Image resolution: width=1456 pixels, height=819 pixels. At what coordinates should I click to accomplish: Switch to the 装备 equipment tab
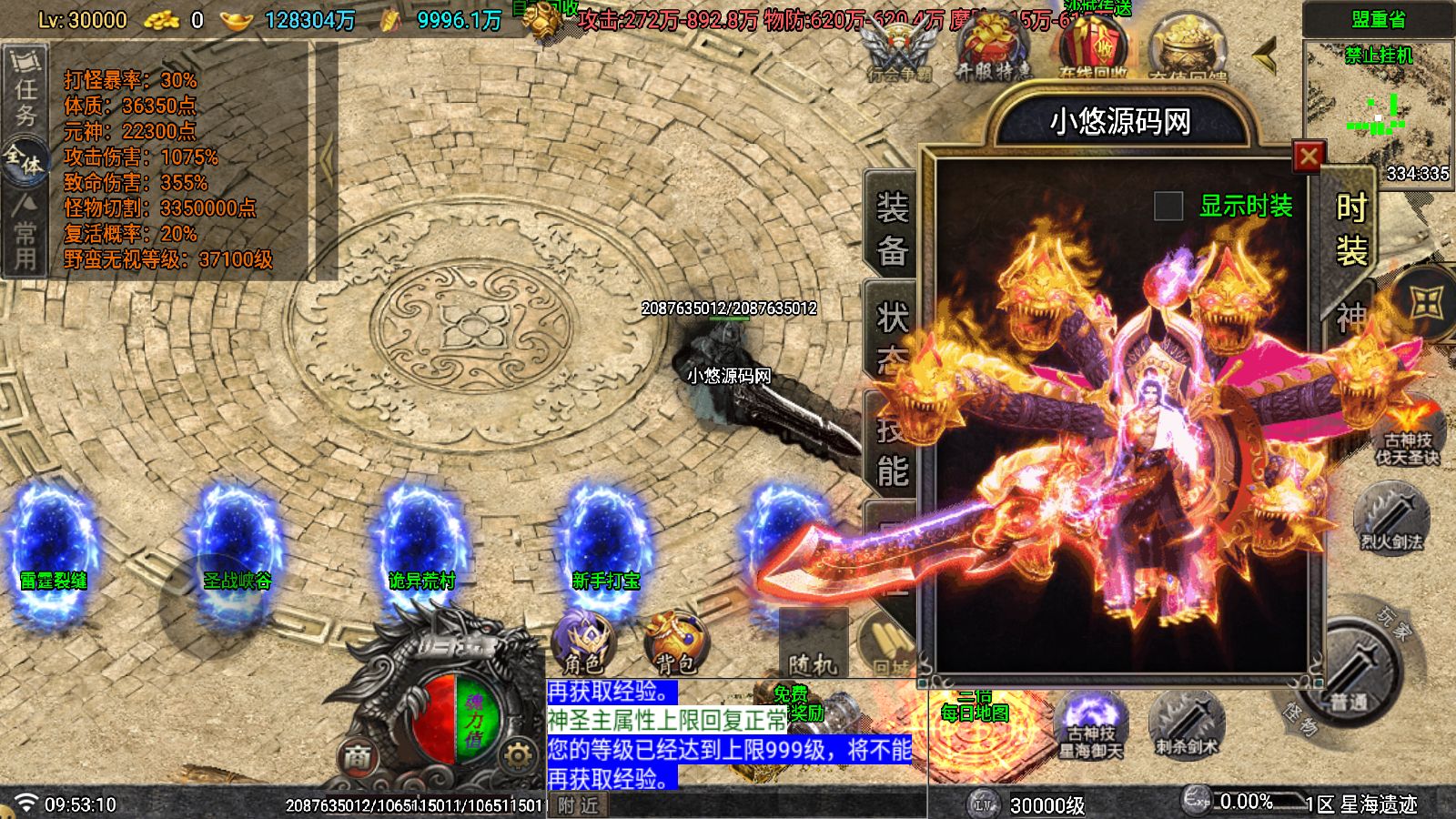click(892, 228)
